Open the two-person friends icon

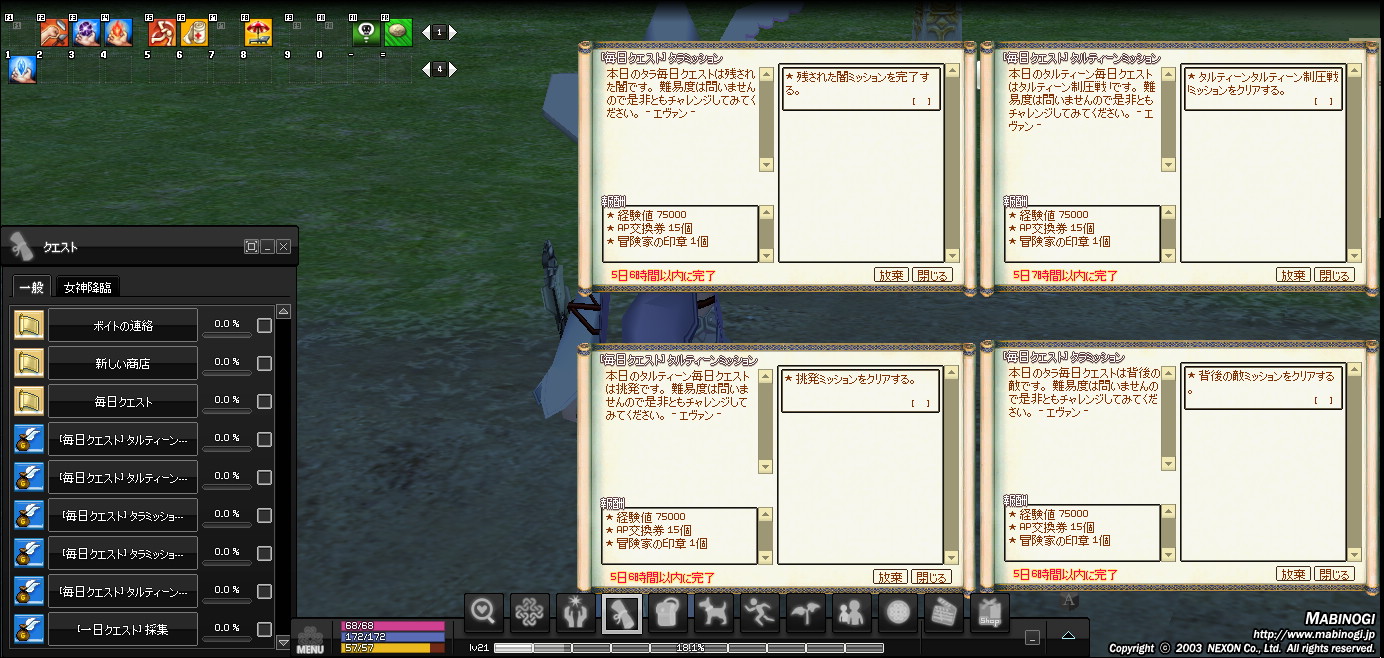click(851, 612)
